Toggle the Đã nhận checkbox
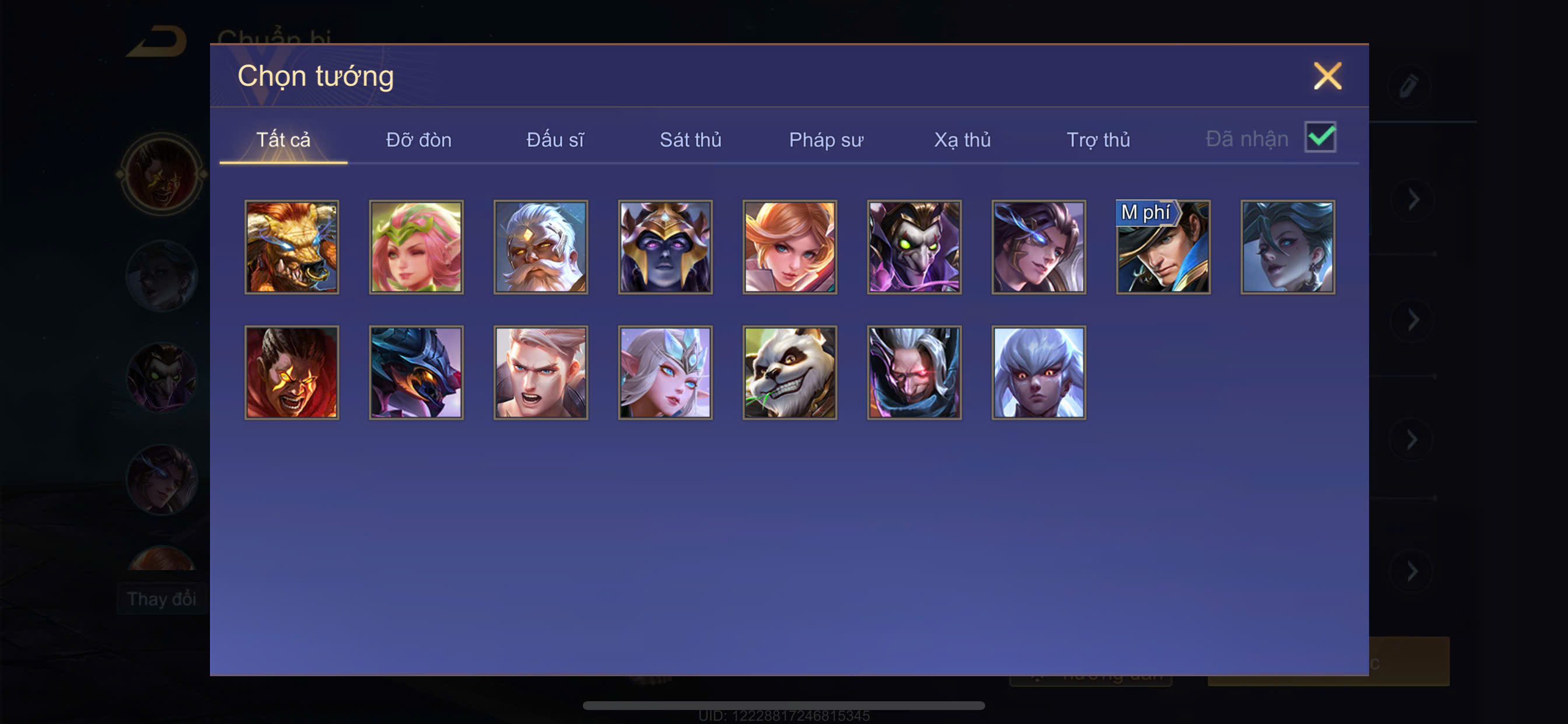This screenshot has height=724, width=1568. click(1319, 137)
